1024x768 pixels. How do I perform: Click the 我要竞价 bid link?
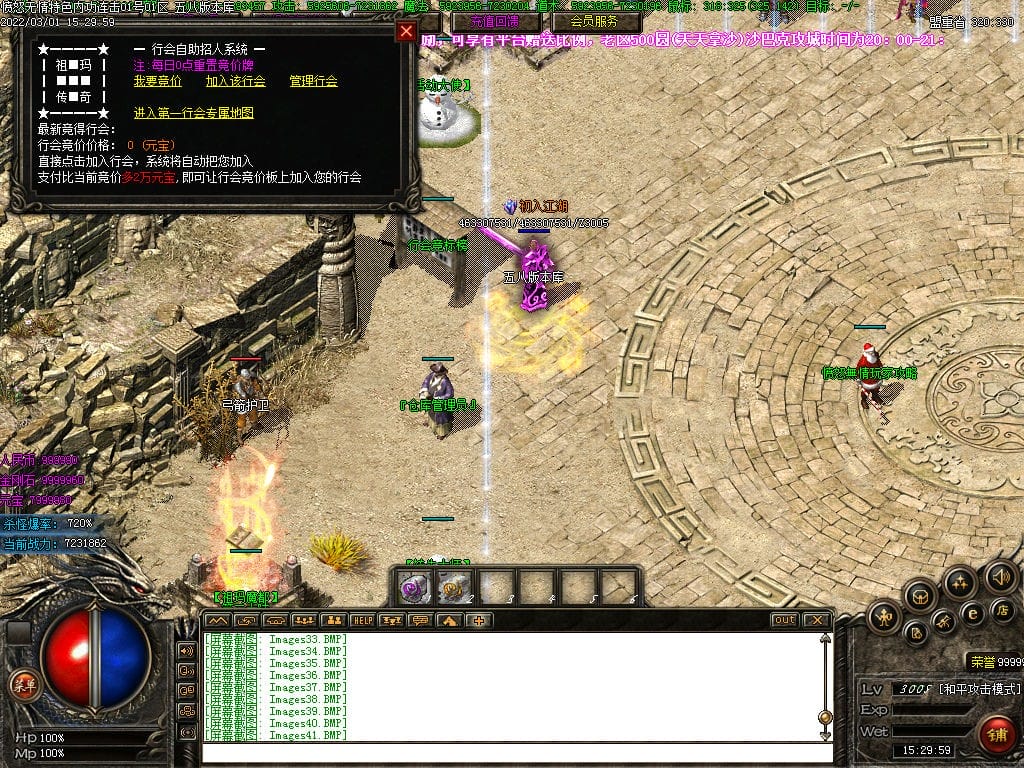pyautogui.click(x=158, y=81)
